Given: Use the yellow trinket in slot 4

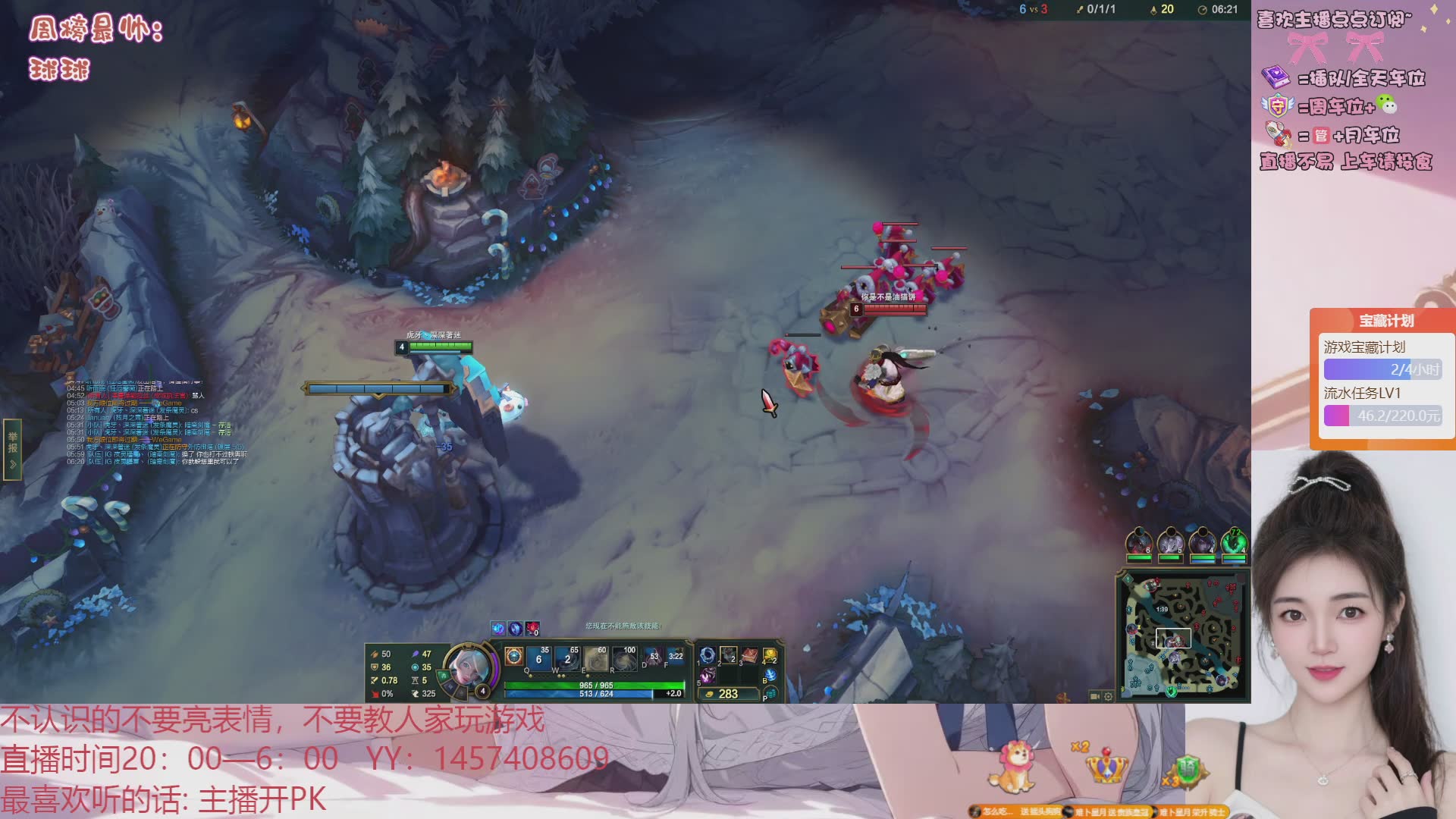Looking at the screenshot, I should coord(770,655).
